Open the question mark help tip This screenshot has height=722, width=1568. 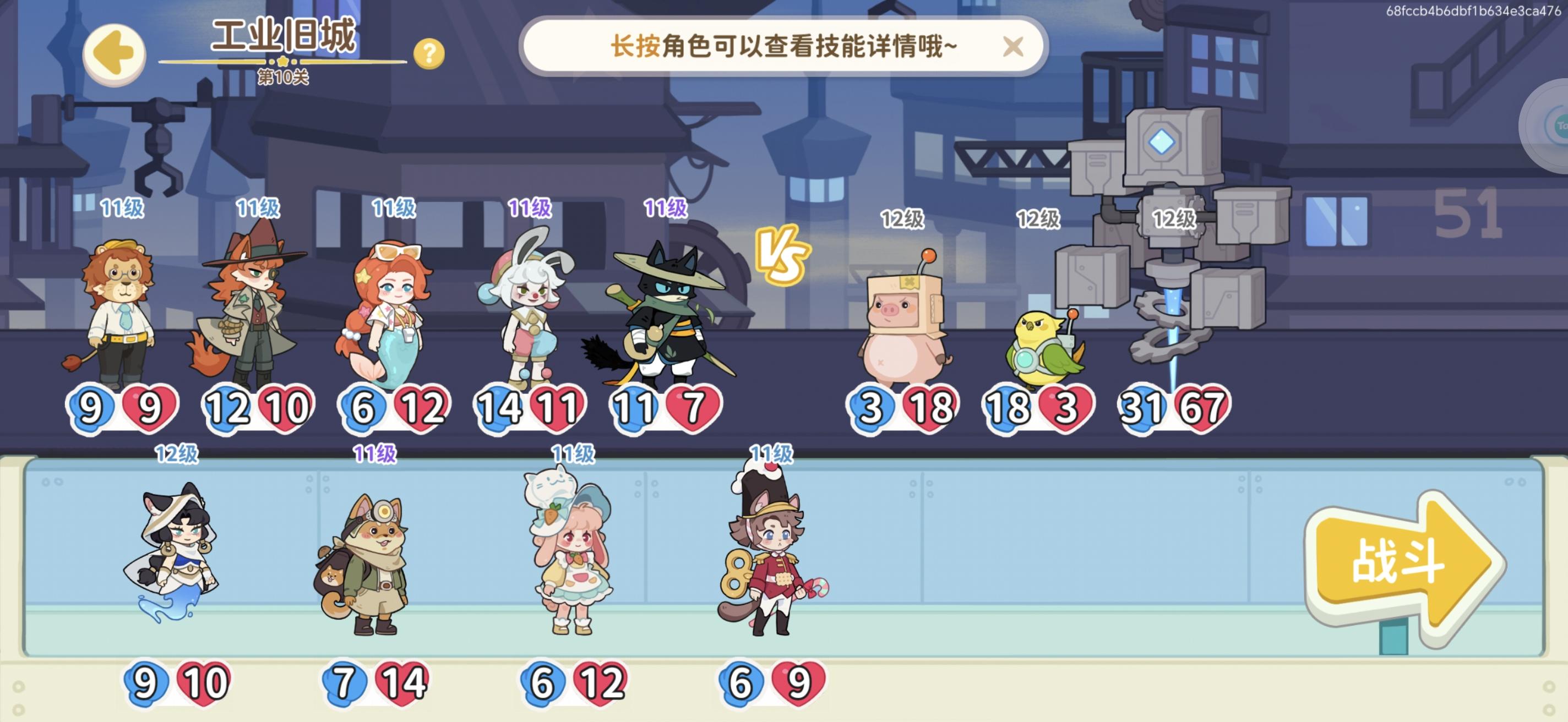tap(430, 54)
